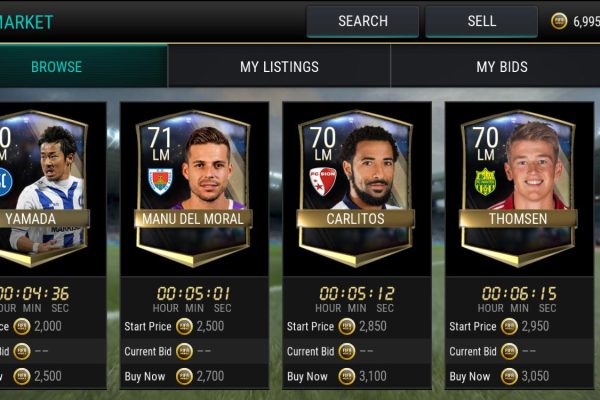Viewport: 600px width, 400px height.
Task: Pick the Thomsen player card
Action: tap(518, 188)
